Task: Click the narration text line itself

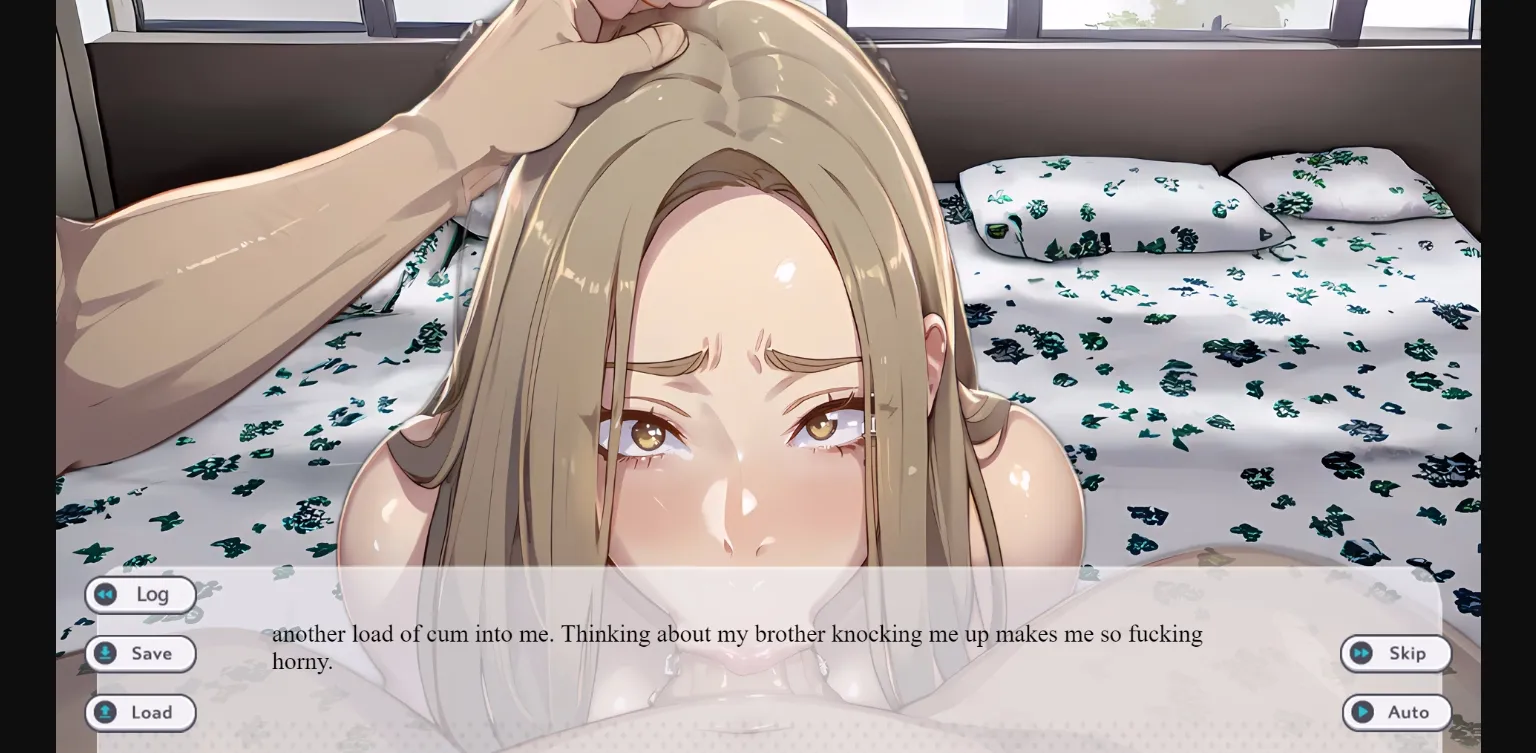Action: 735,634
